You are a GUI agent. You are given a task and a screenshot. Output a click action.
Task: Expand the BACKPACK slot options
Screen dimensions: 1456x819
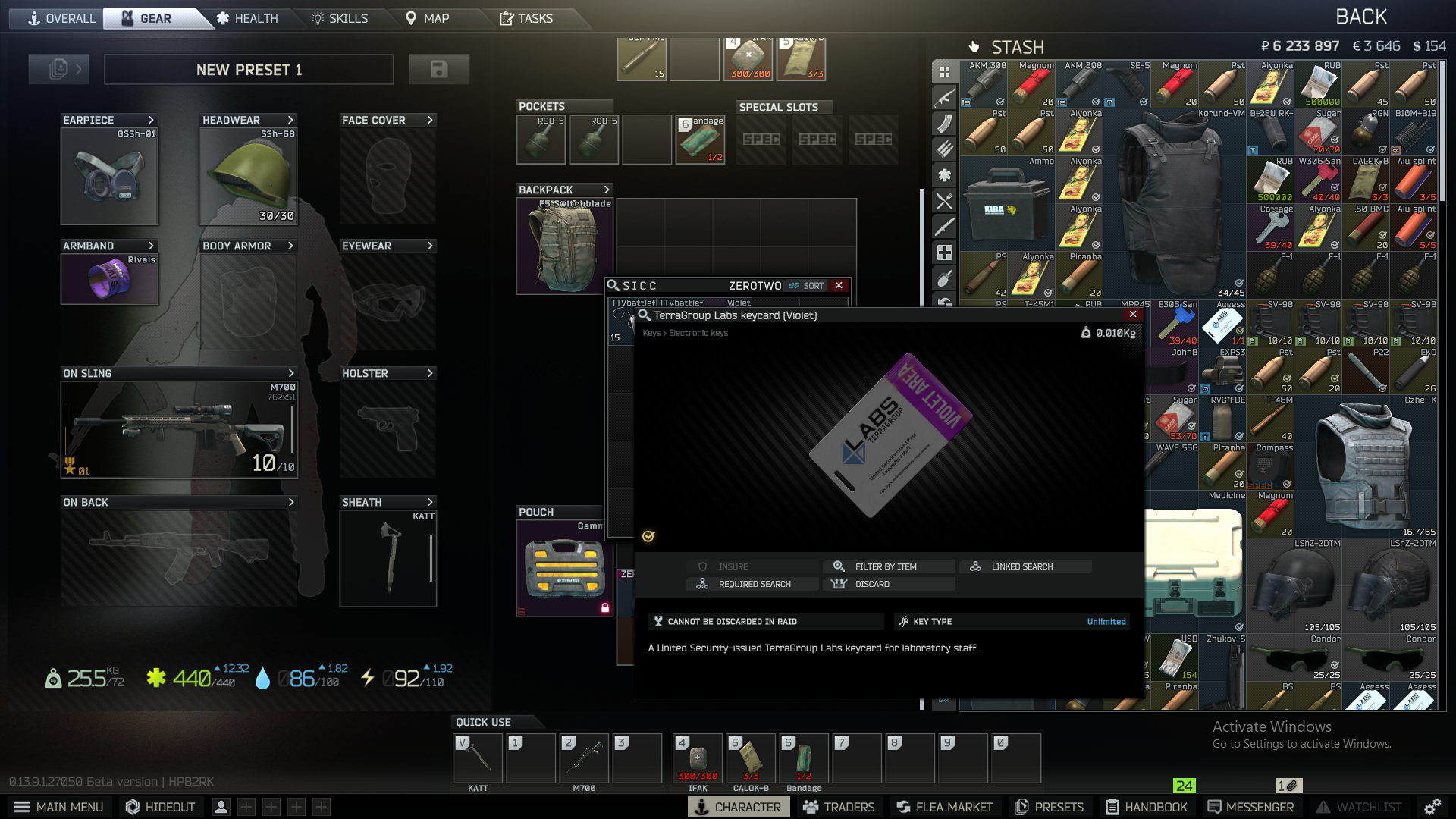point(605,190)
